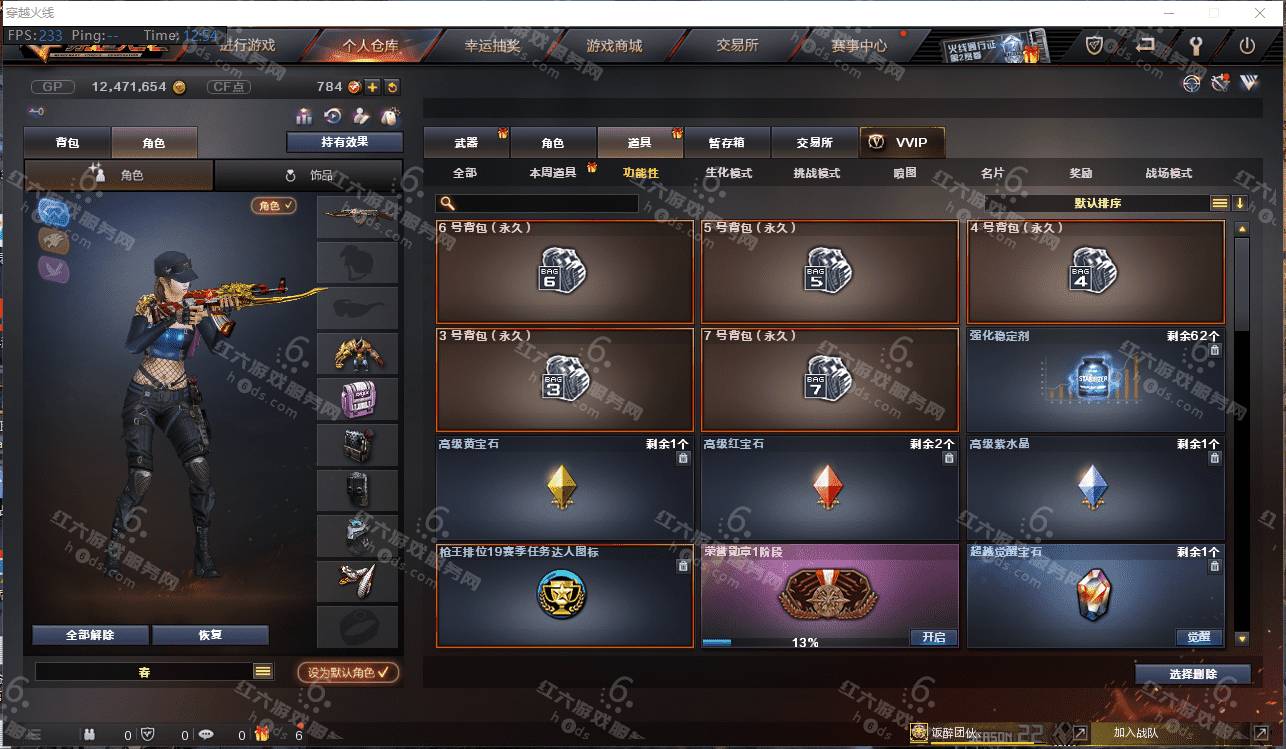Show the 暂存箱 temporary storage tab
This screenshot has height=749, width=1286.
726,143
